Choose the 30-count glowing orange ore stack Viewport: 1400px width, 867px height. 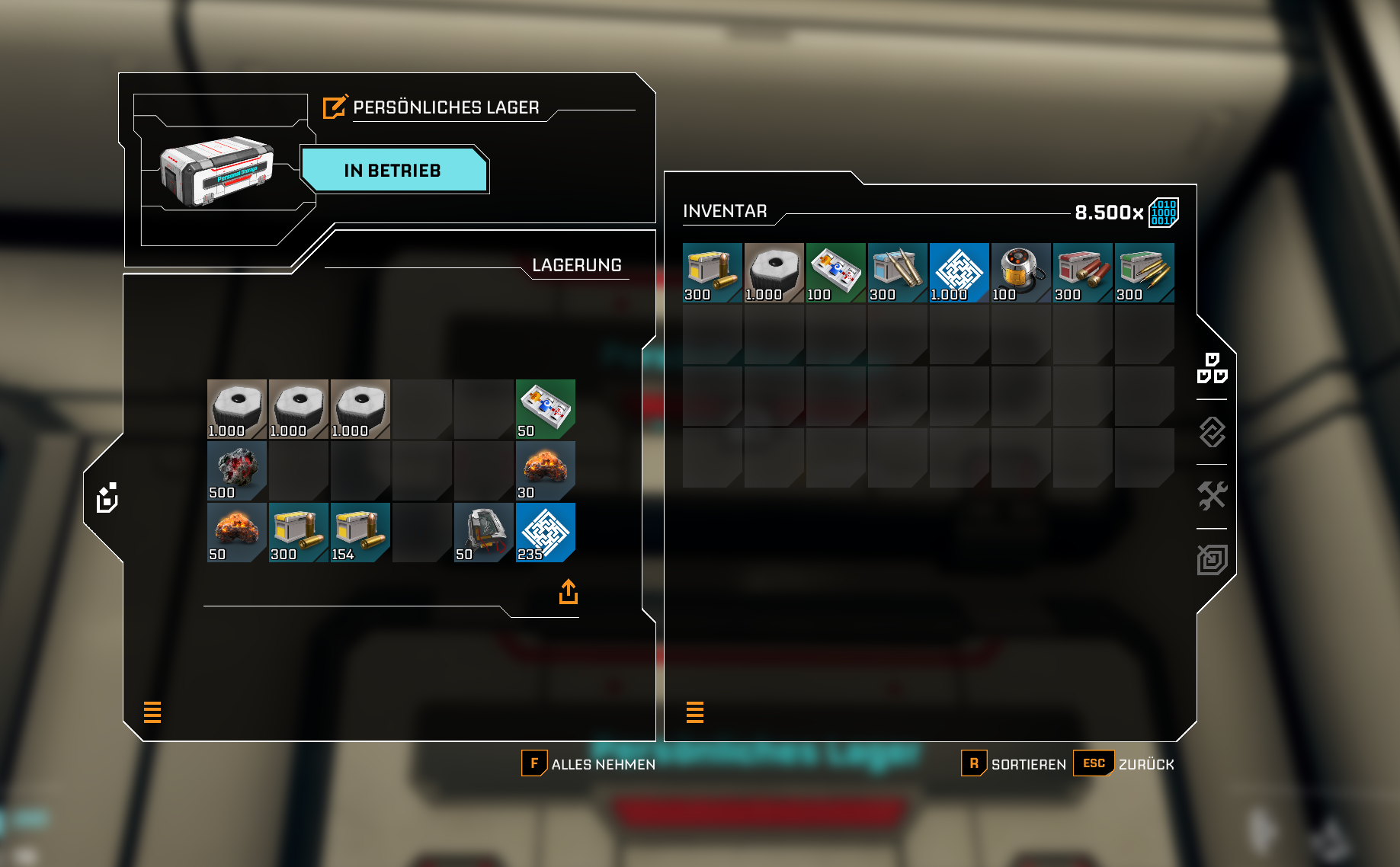[x=546, y=471]
